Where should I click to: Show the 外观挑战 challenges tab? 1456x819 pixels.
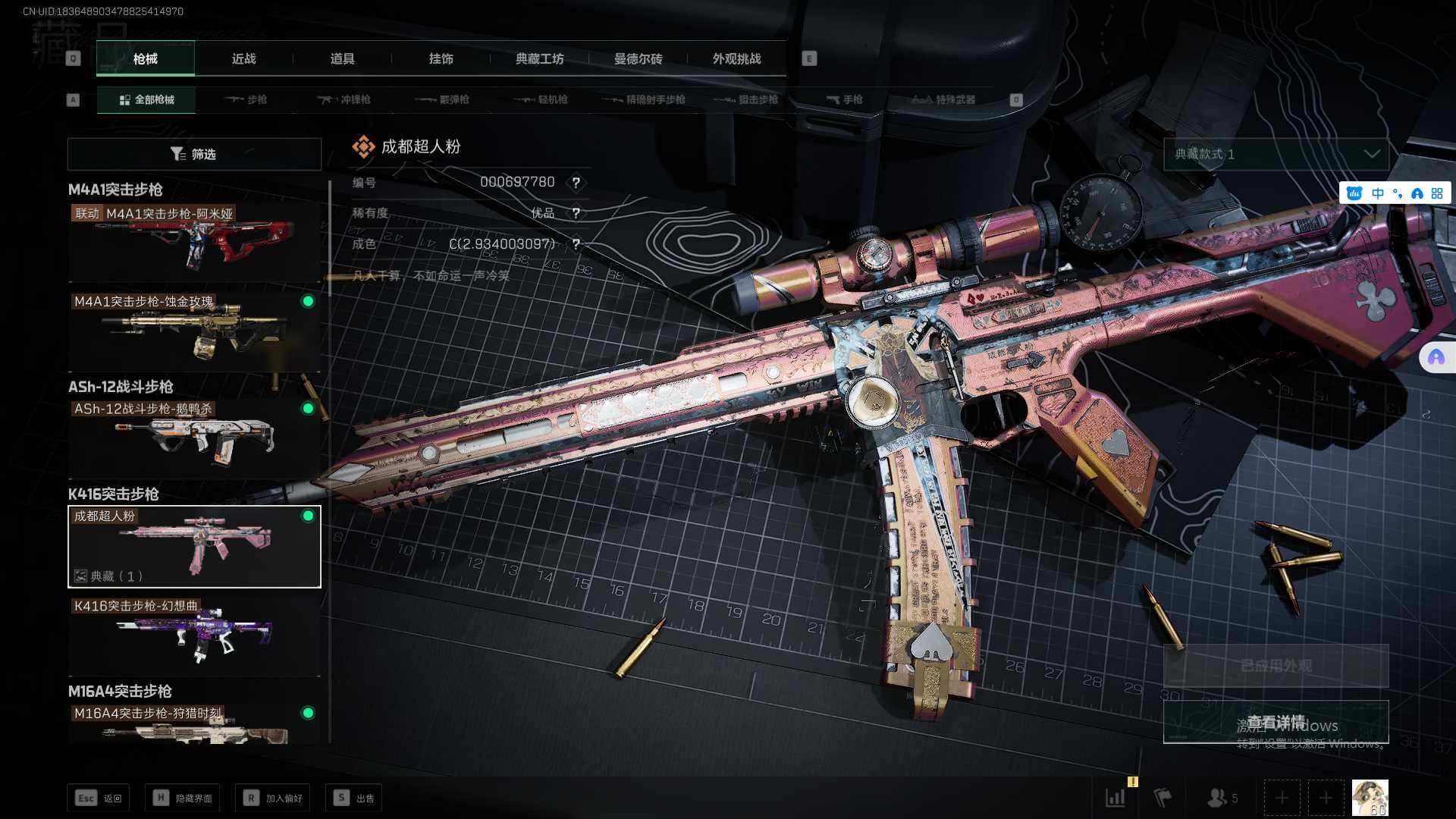(736, 58)
